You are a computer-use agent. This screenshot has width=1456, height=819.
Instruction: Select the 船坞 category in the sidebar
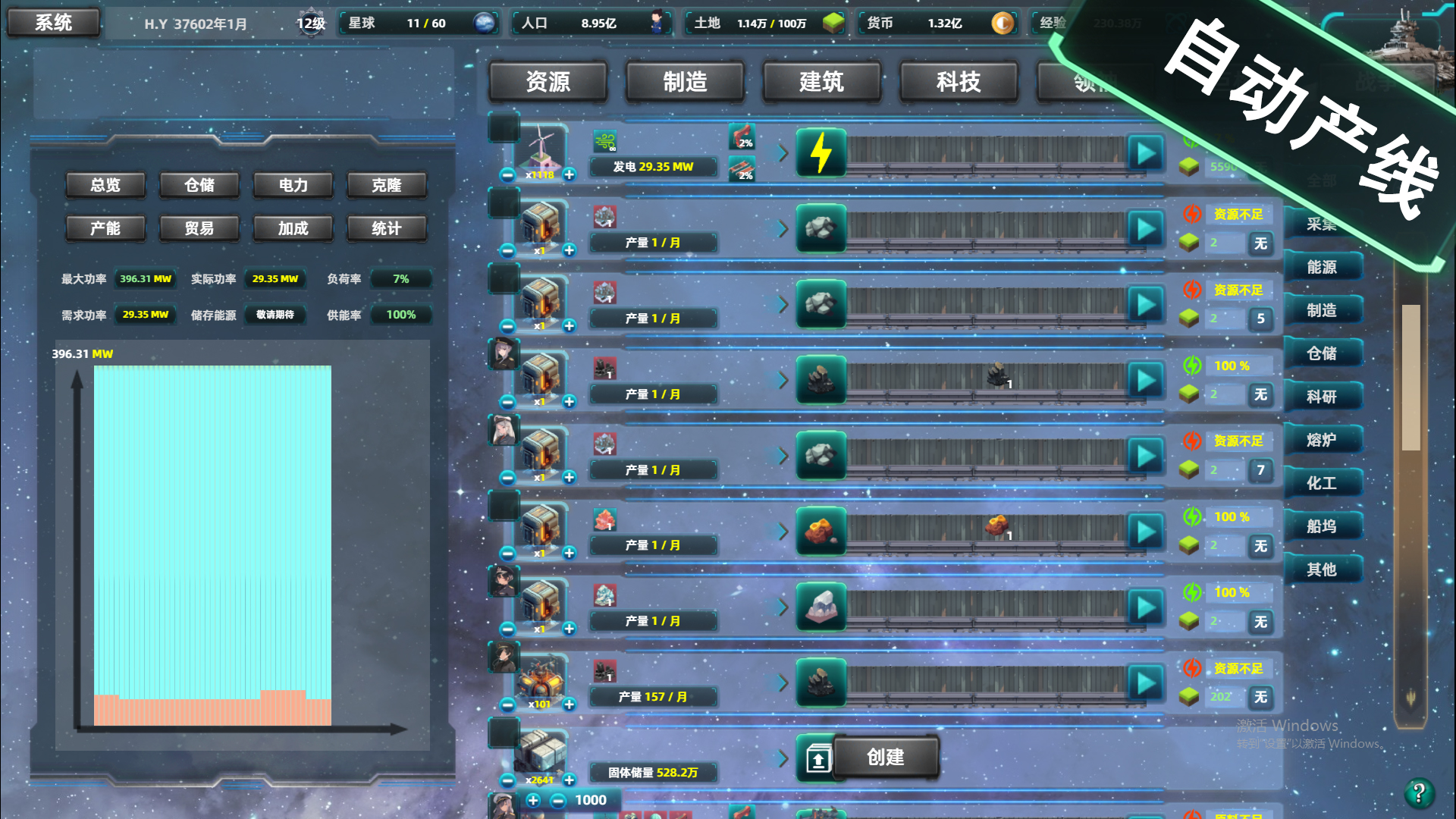click(1323, 526)
